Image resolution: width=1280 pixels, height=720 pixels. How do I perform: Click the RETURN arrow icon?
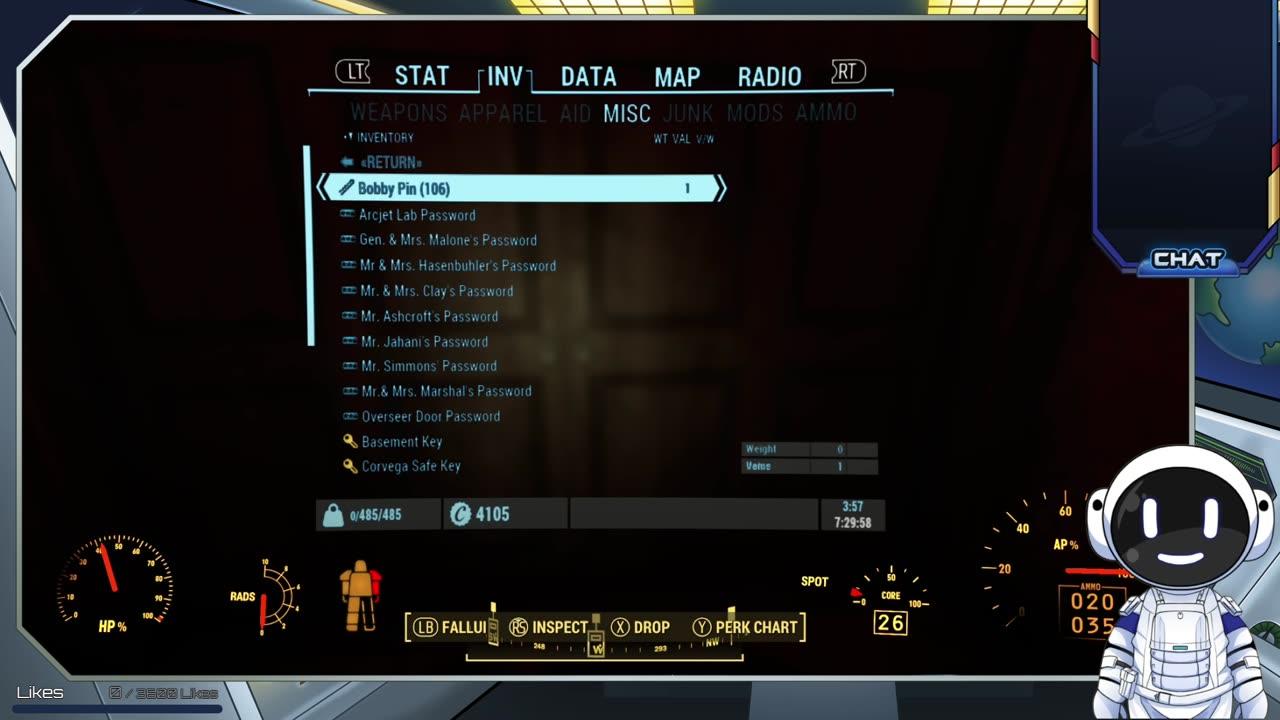pos(347,161)
